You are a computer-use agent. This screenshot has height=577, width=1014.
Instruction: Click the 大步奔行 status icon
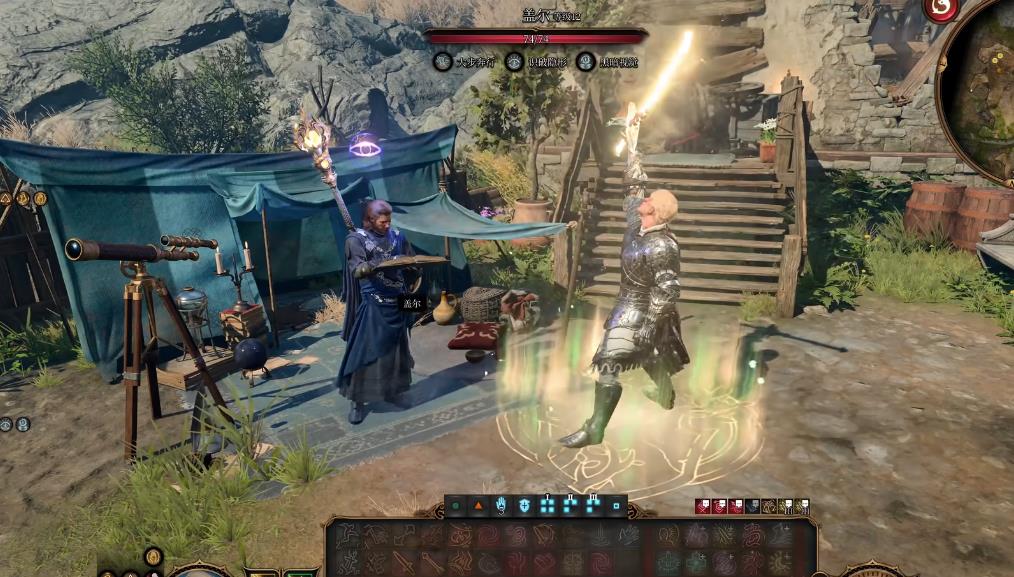442,62
